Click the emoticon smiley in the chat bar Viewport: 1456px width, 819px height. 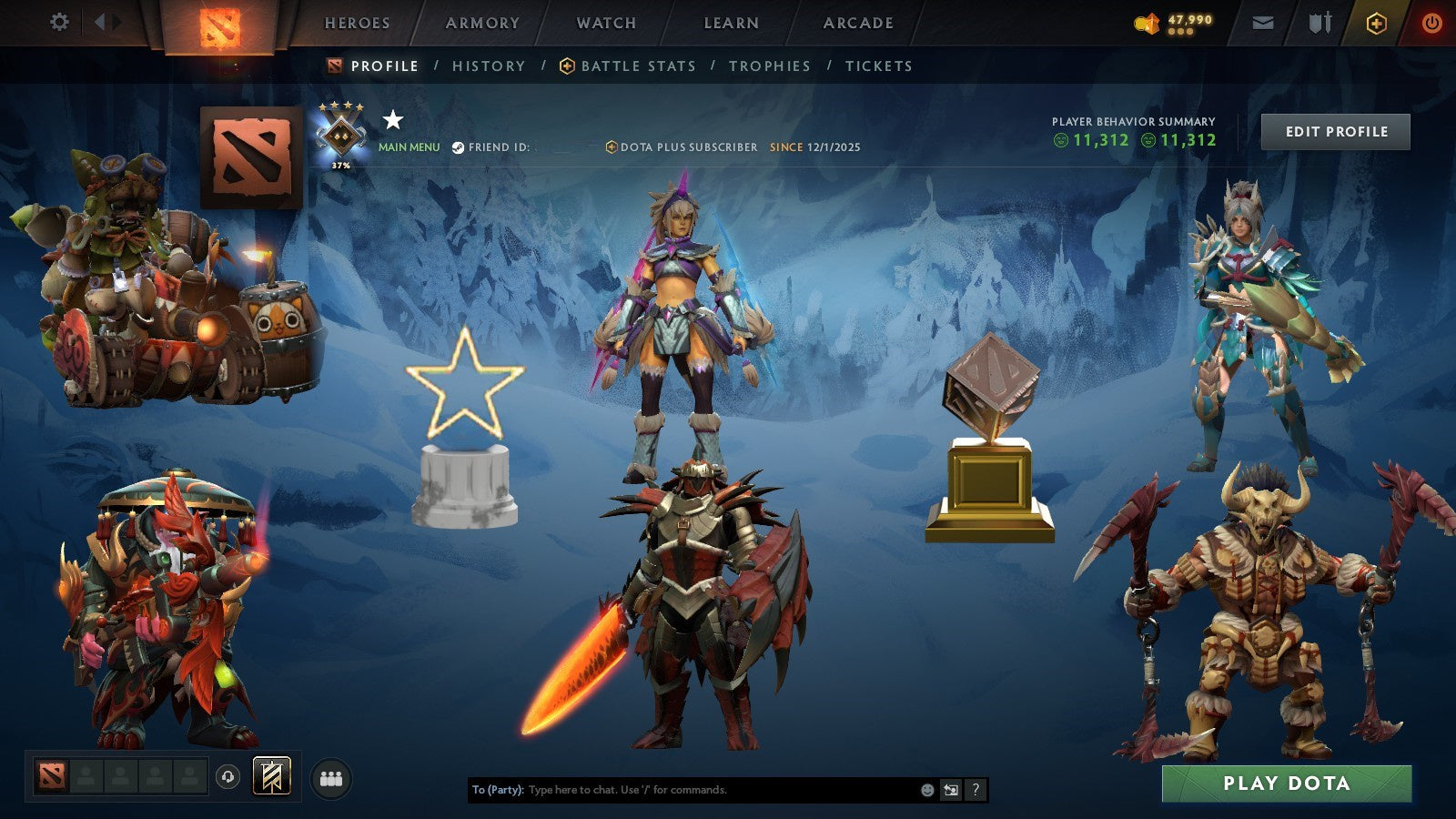(x=927, y=790)
